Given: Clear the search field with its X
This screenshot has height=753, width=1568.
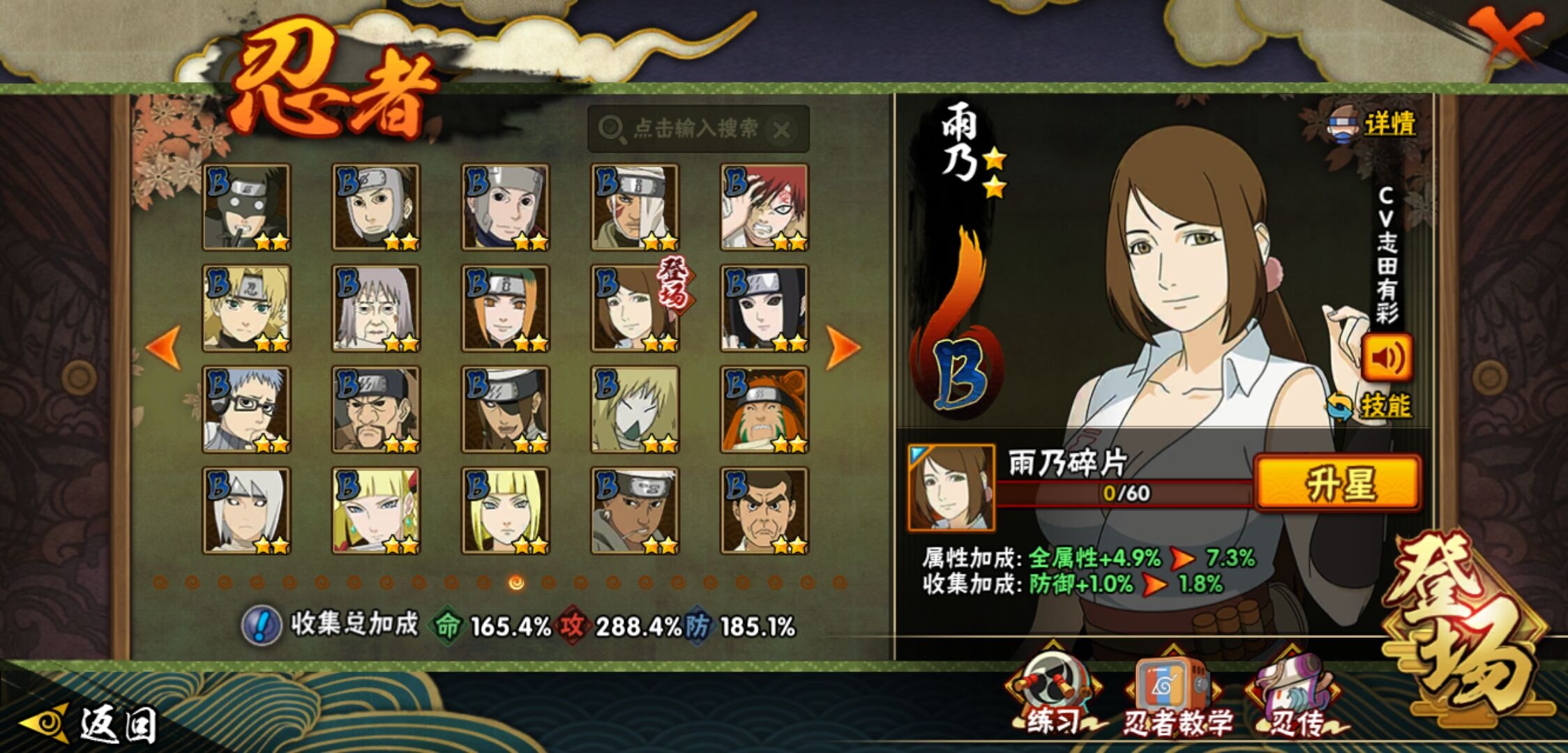Looking at the screenshot, I should click(783, 130).
